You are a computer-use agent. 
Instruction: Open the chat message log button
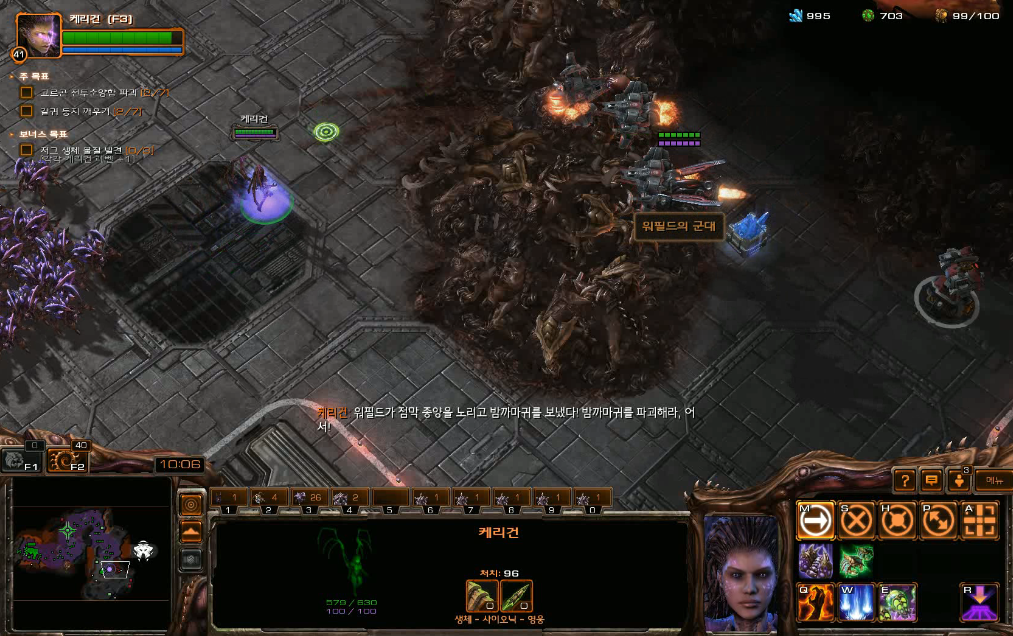[x=931, y=481]
